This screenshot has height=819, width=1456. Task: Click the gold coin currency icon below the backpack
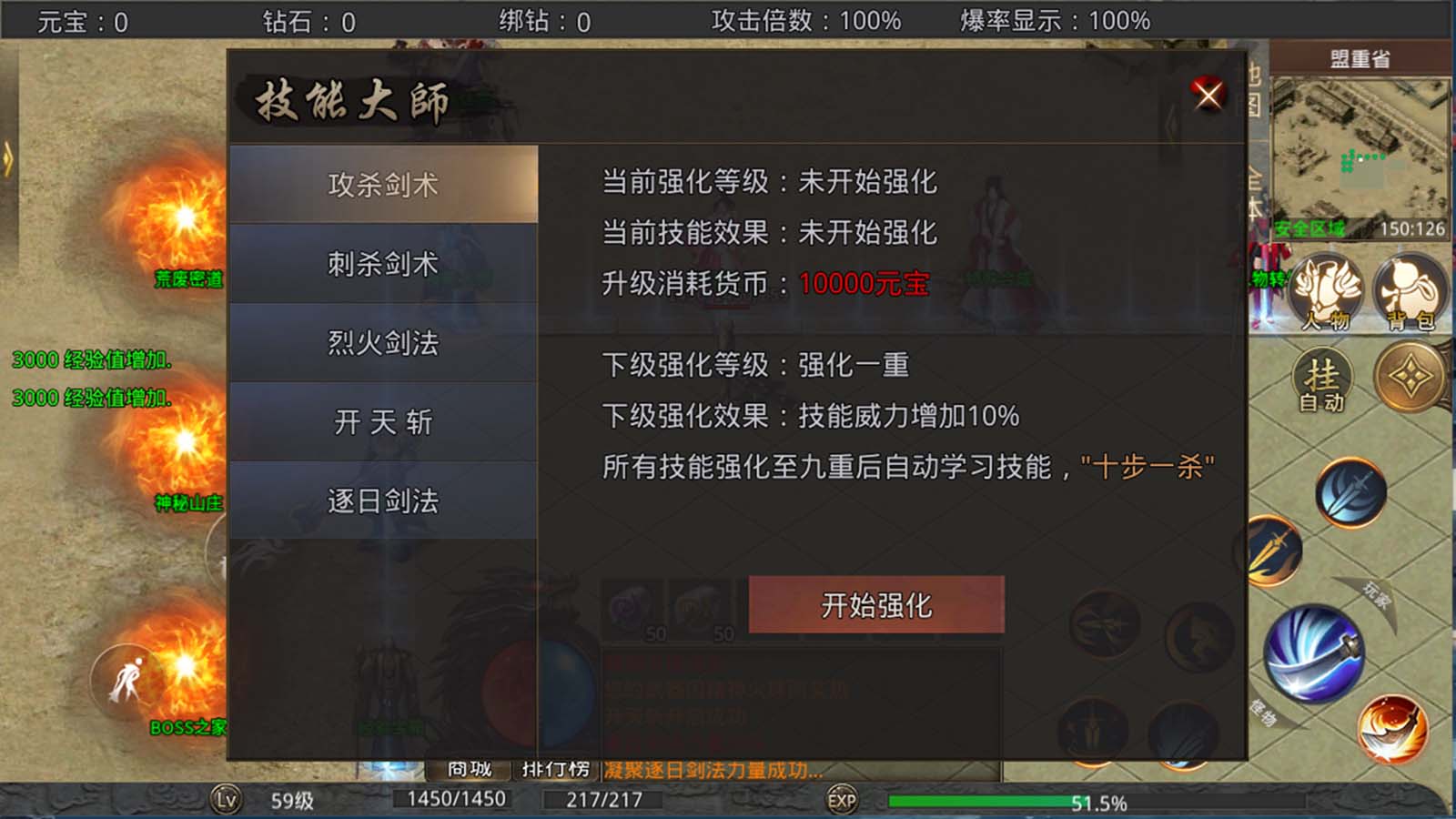pyautogui.click(x=1407, y=379)
